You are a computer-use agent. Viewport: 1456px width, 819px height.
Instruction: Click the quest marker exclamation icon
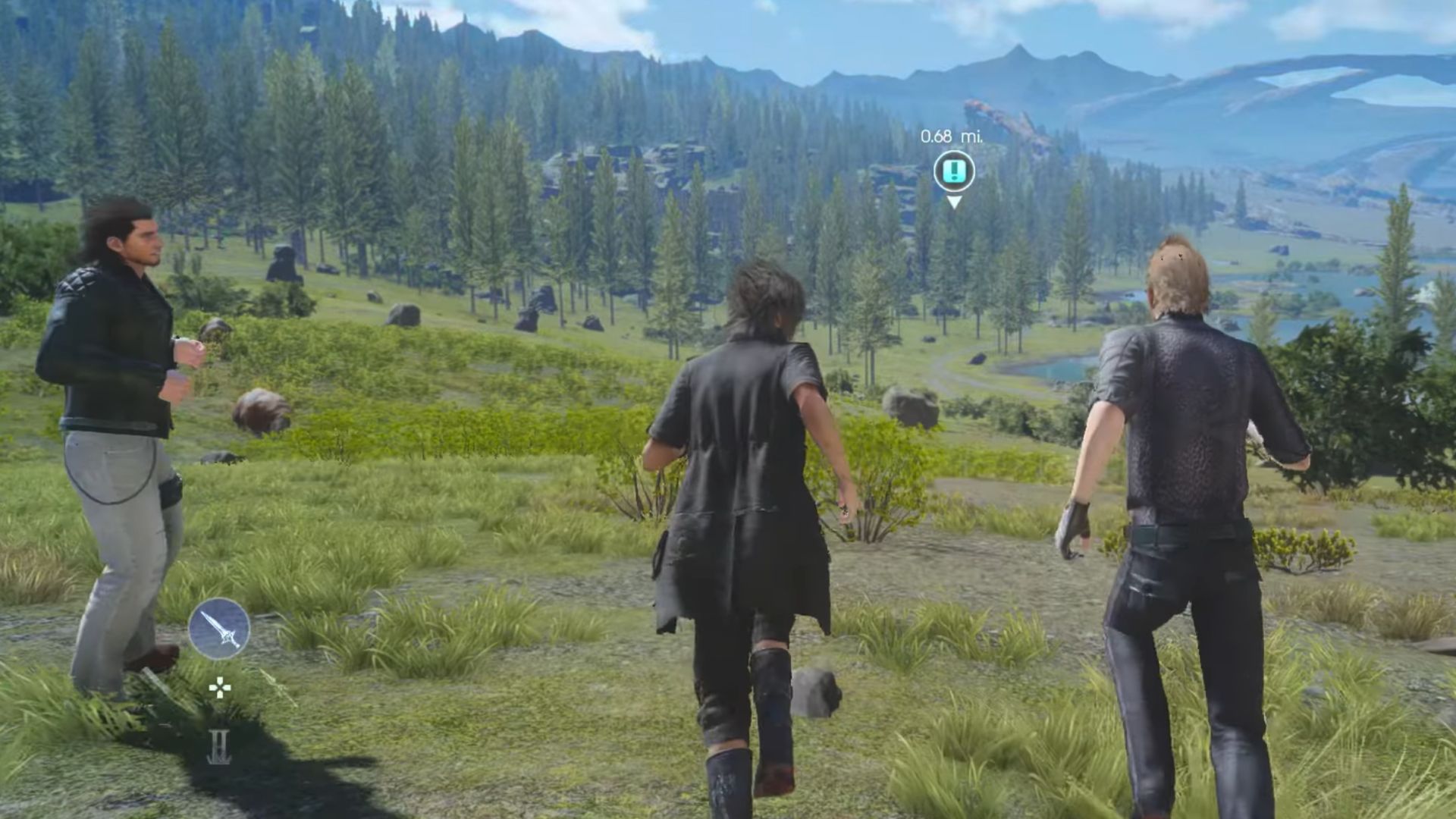(954, 170)
